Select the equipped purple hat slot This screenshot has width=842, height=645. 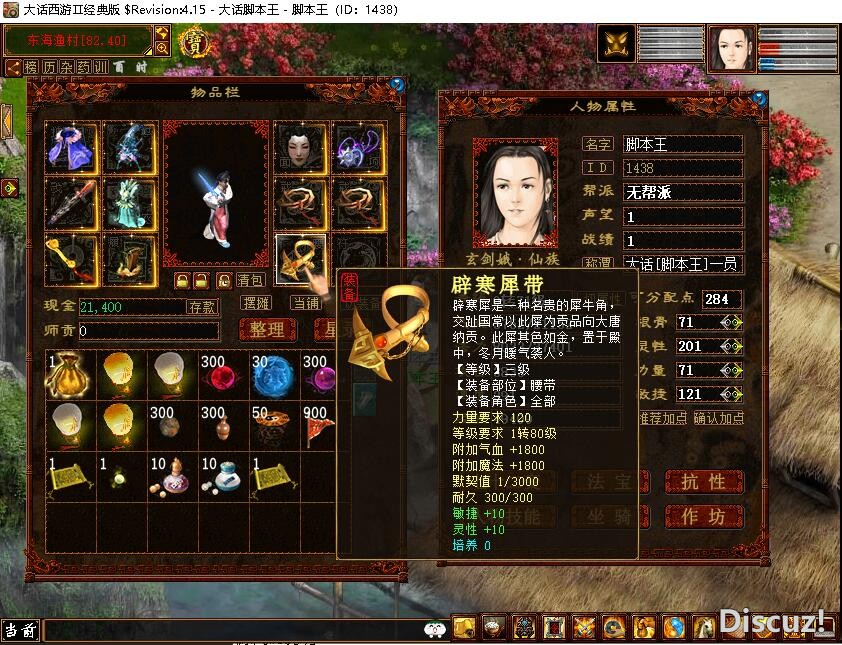(x=72, y=147)
